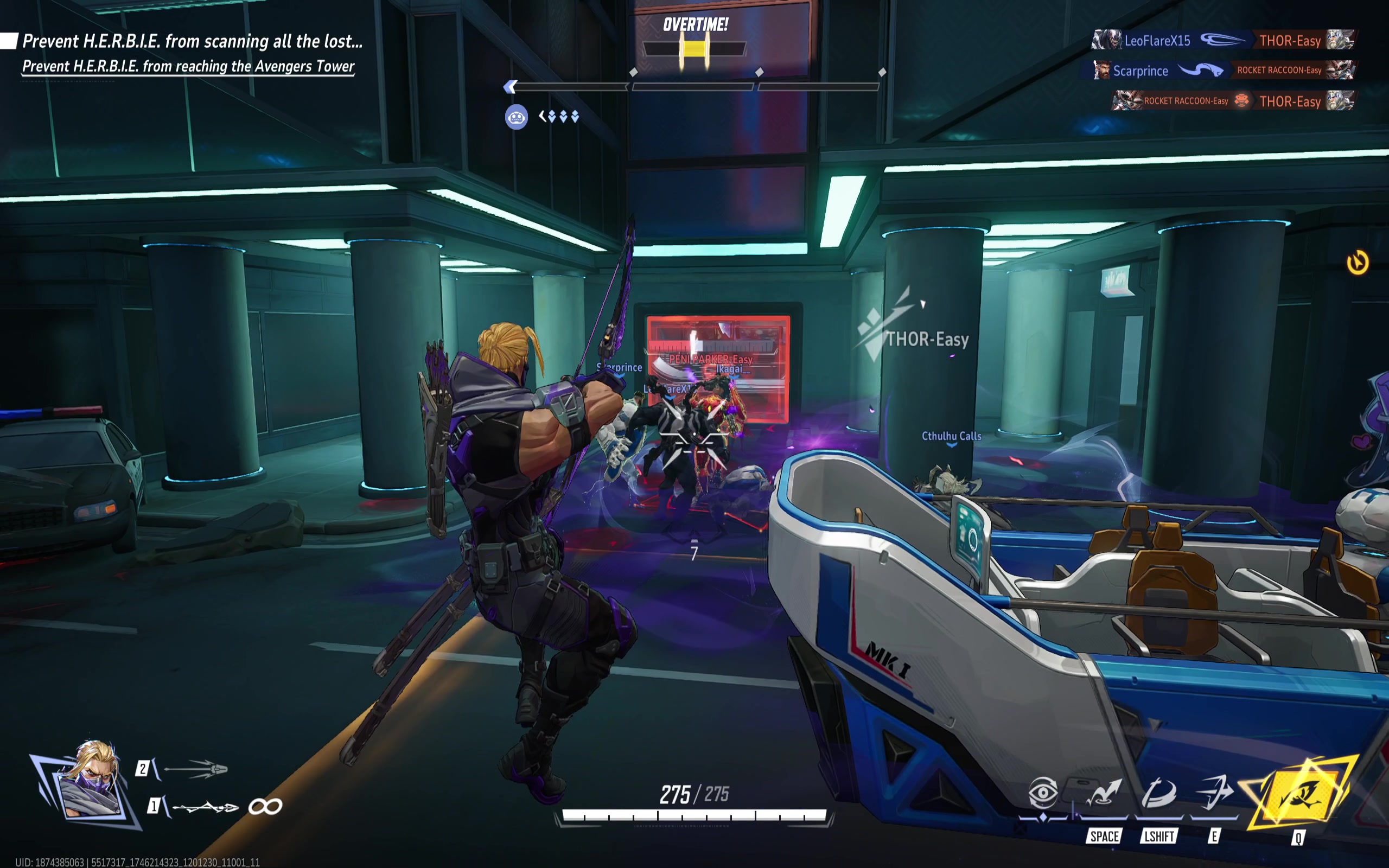
Task: Click the yellow circular icon on right edge
Action: tap(1357, 263)
